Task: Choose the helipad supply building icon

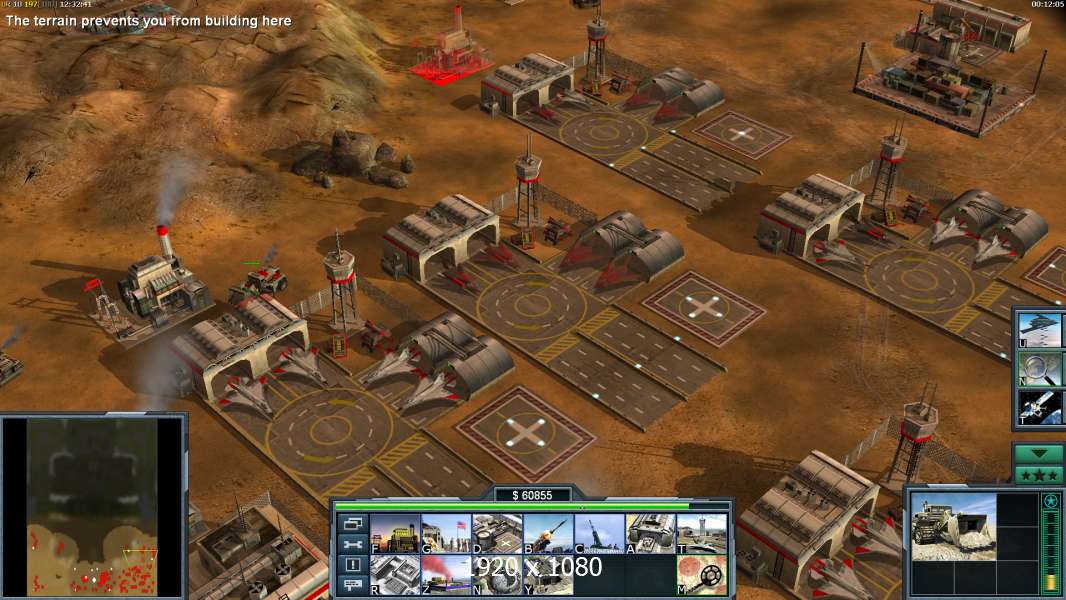Action: point(496,534)
